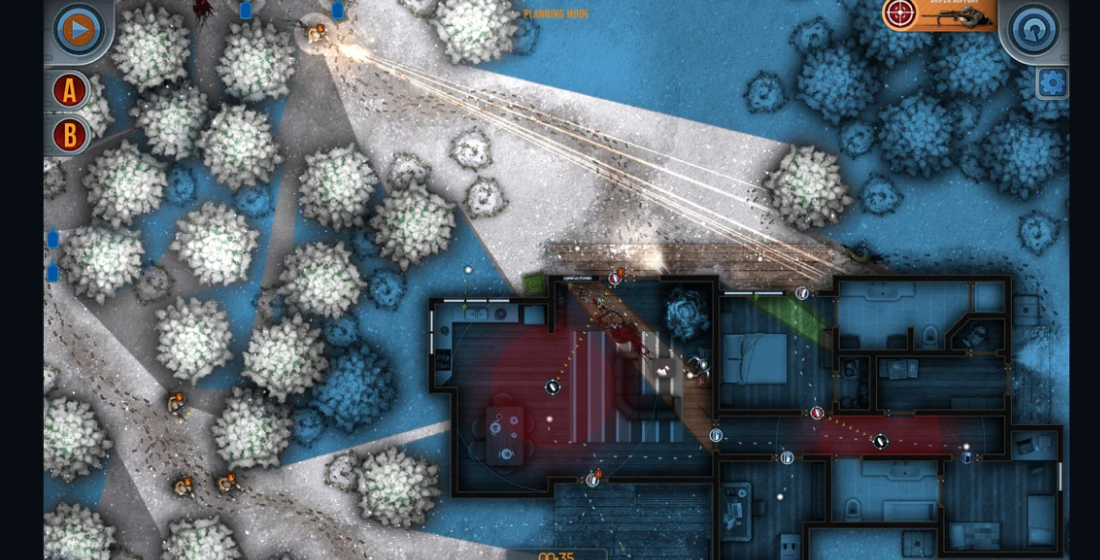The width and height of the screenshot is (1100, 560).
Task: Start the plan with the play button
Action: (77, 28)
